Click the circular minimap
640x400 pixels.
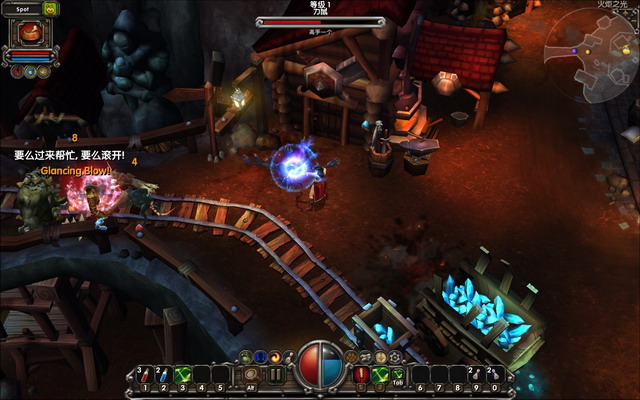click(x=590, y=50)
